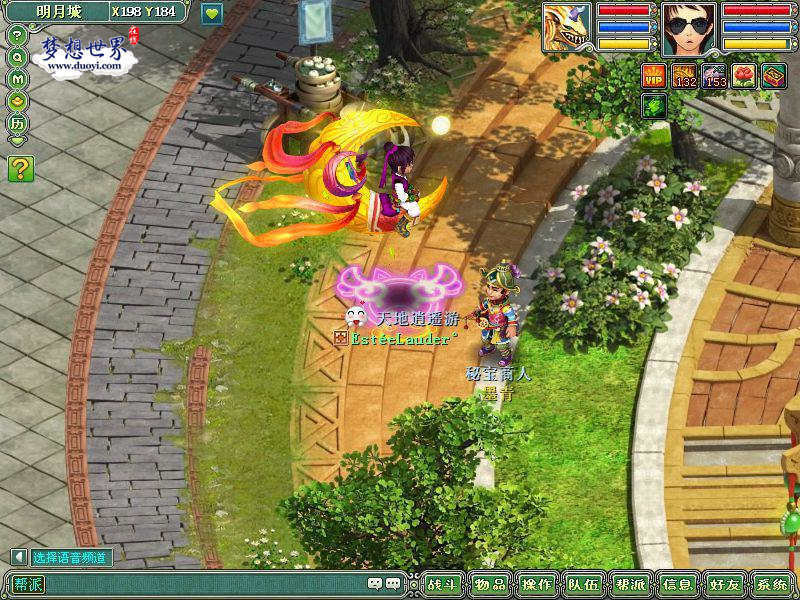Viewport: 800px width, 600px height.
Task: Open the sunglasses character portrait
Action: (x=686, y=28)
